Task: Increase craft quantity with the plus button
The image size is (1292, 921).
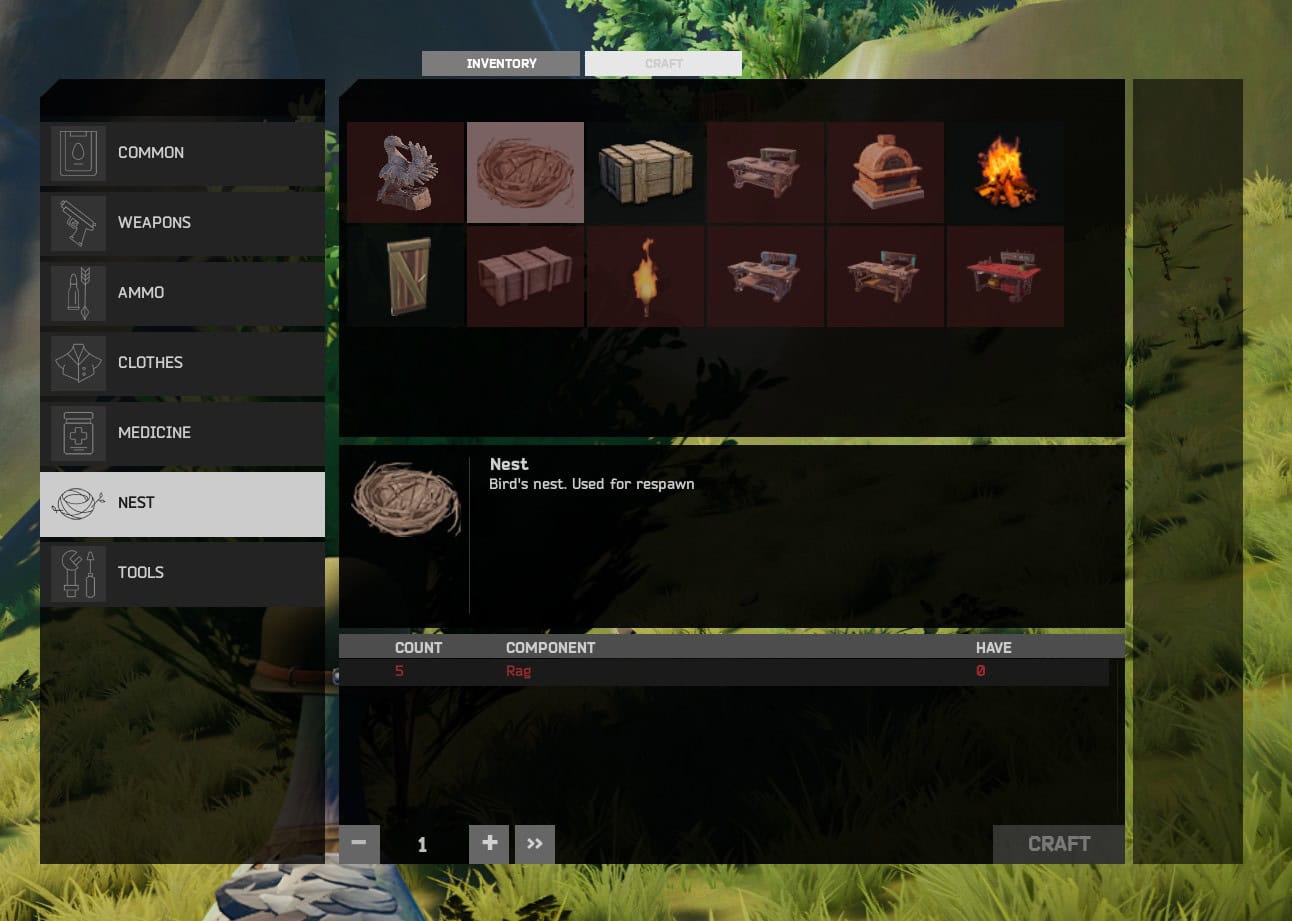Action: click(x=488, y=843)
